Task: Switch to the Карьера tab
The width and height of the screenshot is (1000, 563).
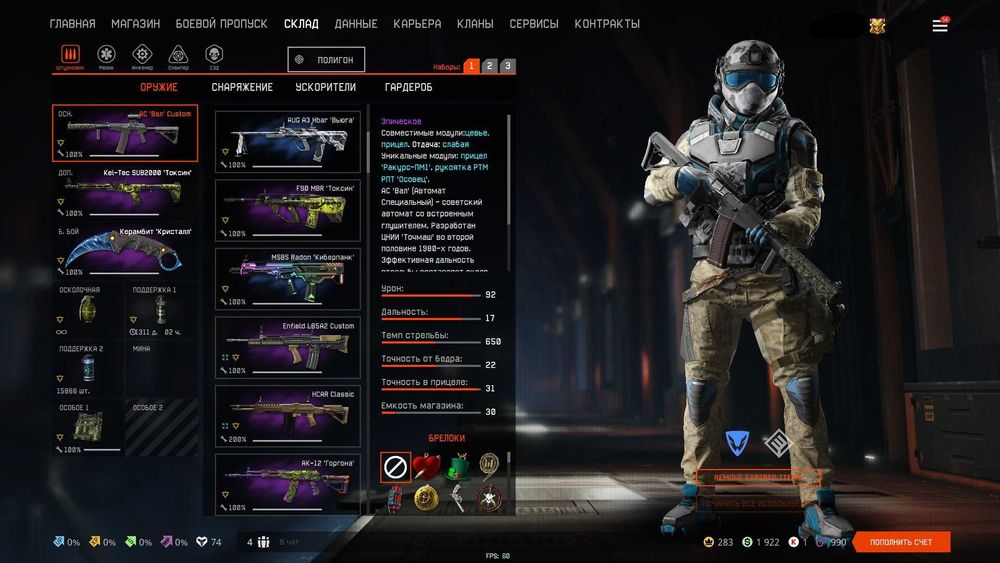Action: 417,24
